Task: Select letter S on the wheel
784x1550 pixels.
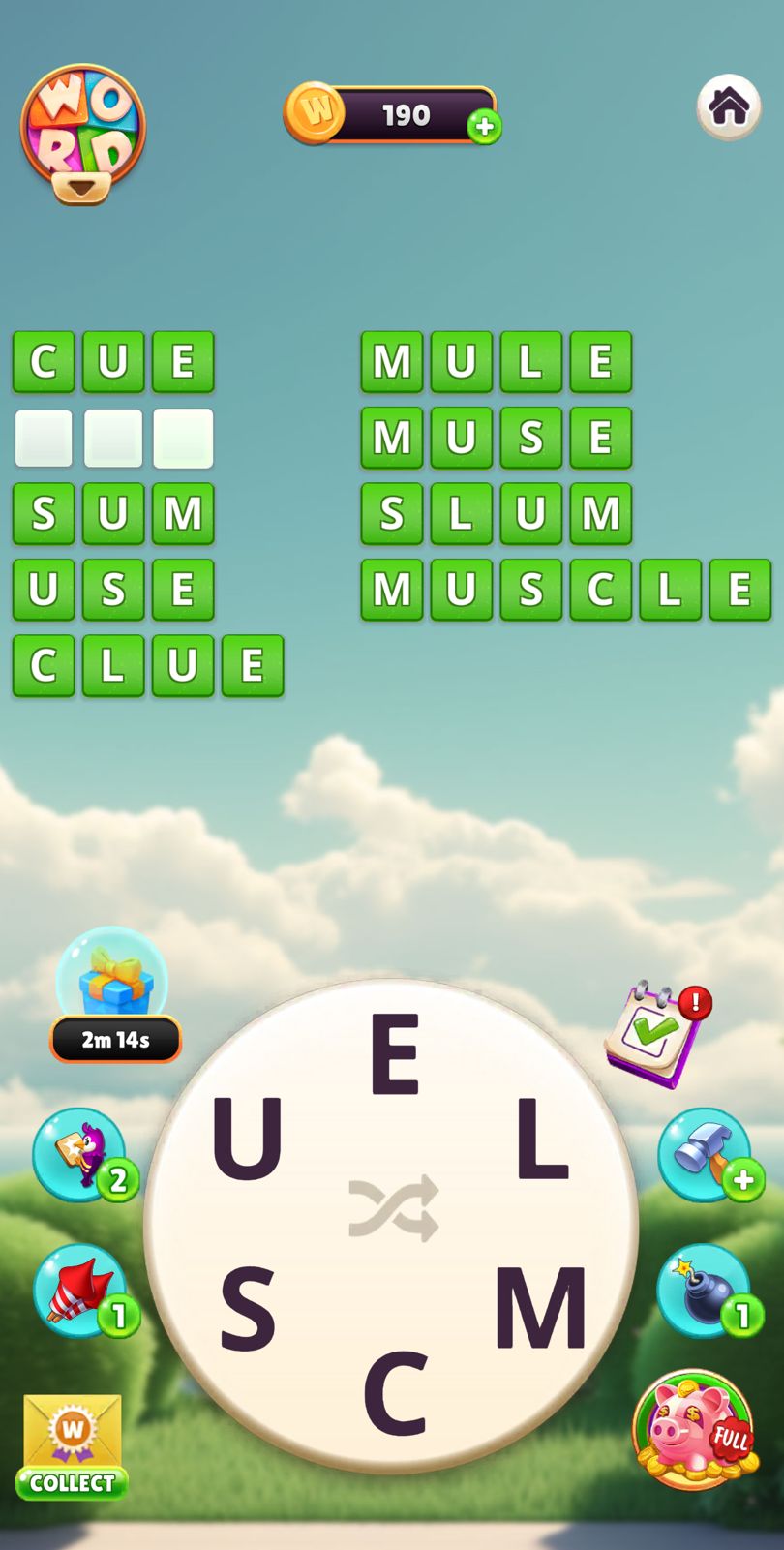Action: [x=247, y=1309]
